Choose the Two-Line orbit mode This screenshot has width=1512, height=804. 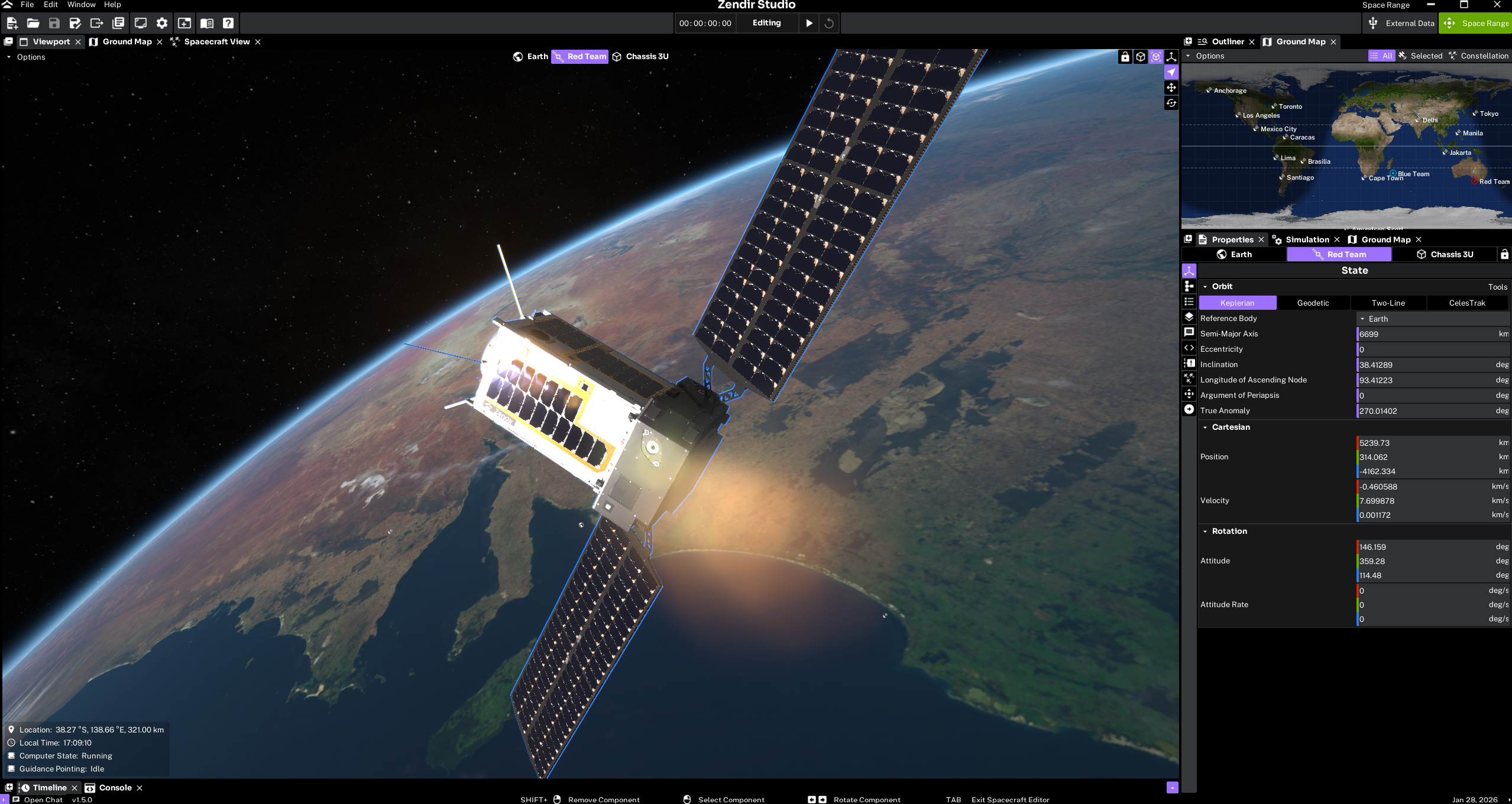[1388, 303]
